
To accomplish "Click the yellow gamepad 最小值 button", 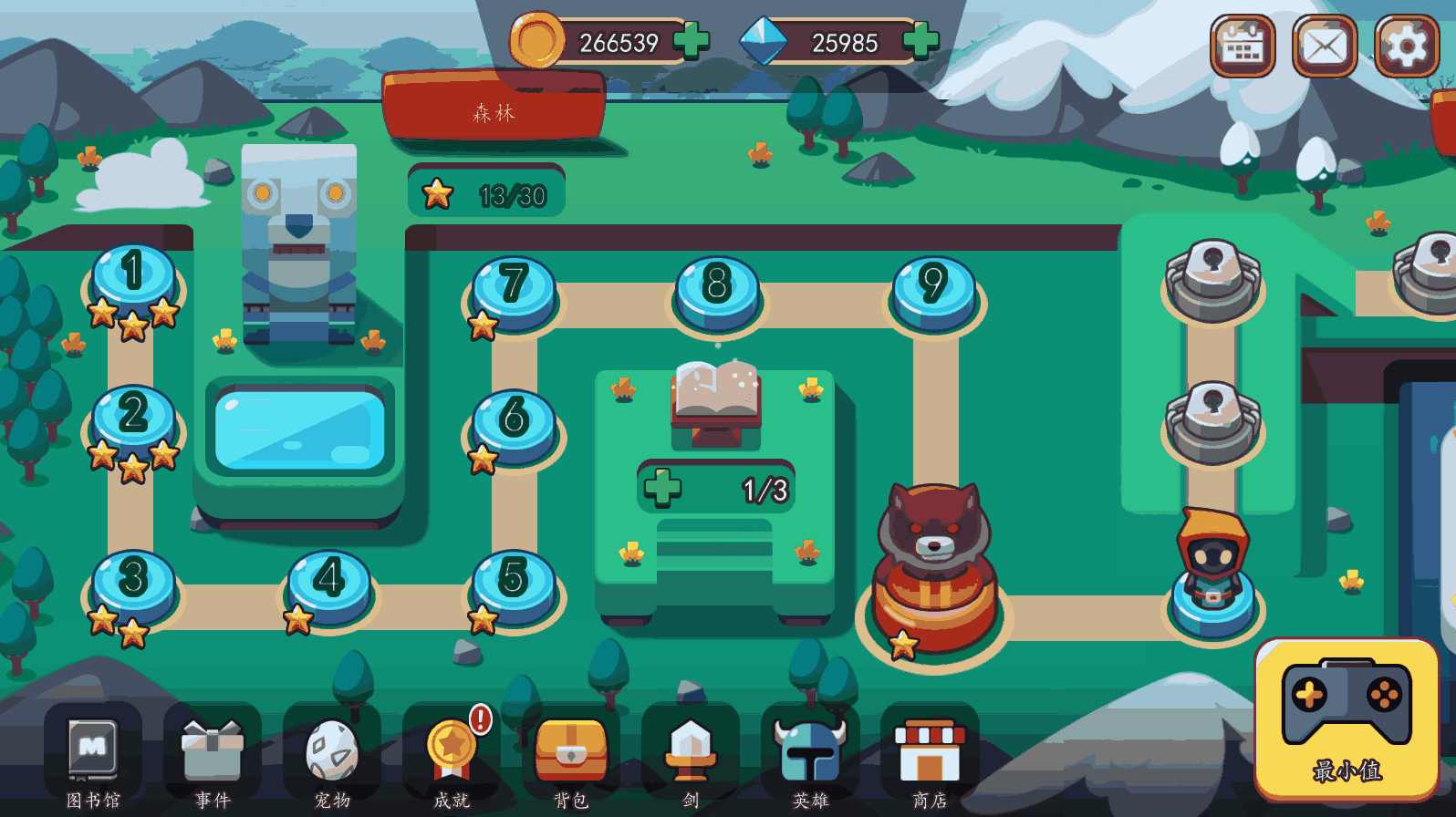I will point(1347,719).
